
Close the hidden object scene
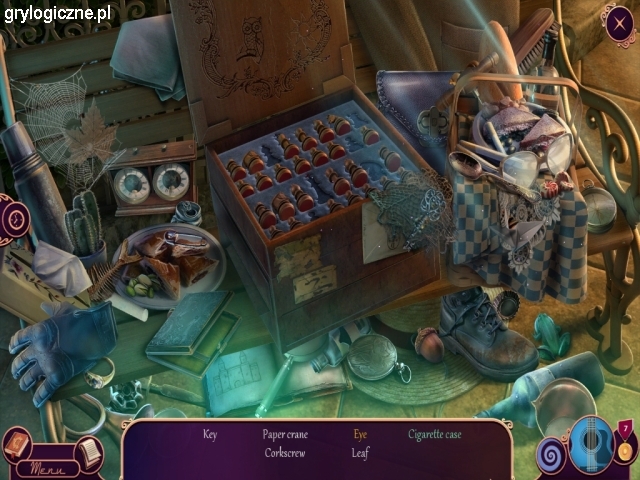click(617, 22)
